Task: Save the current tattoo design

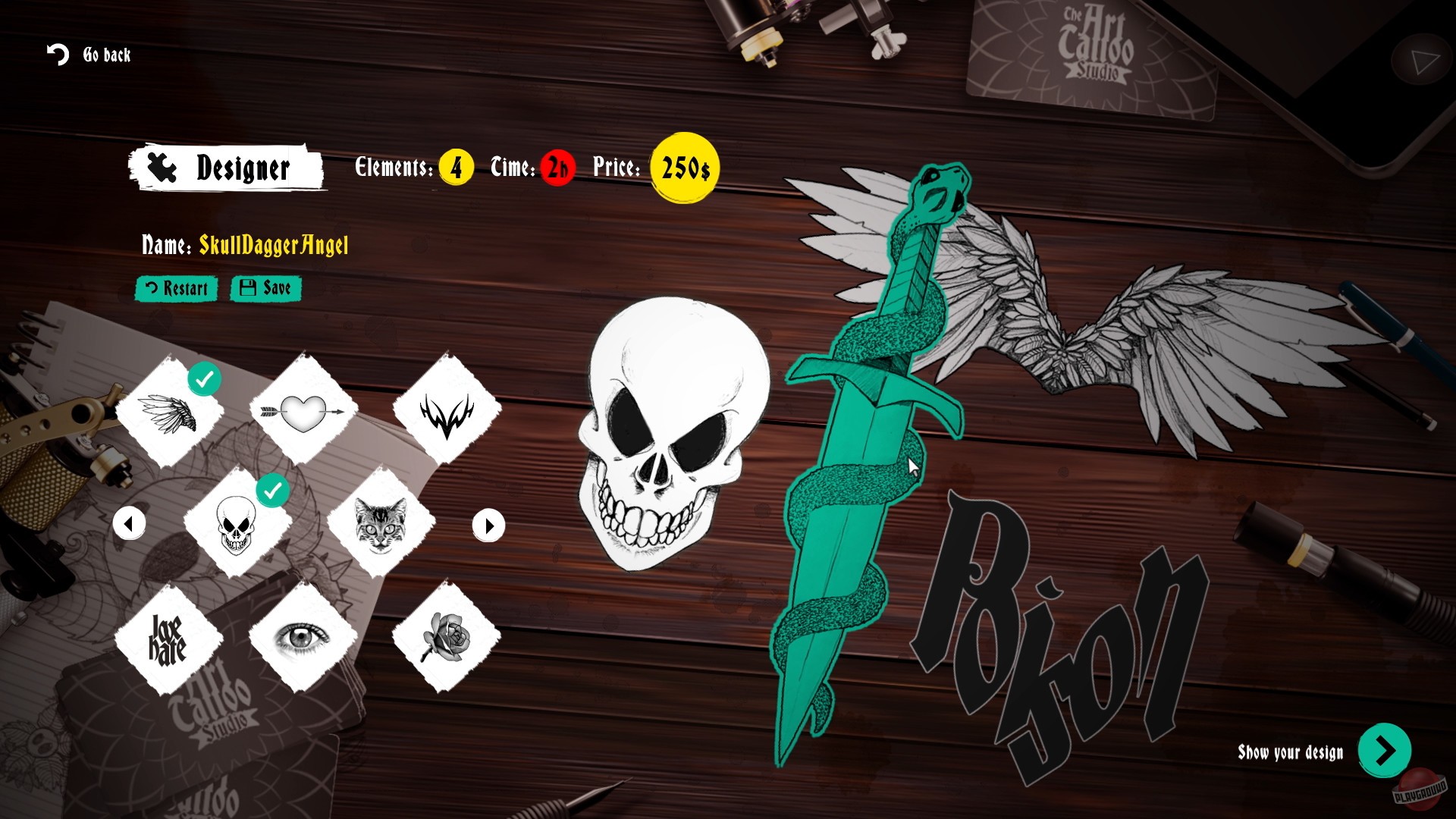Action: [265, 289]
